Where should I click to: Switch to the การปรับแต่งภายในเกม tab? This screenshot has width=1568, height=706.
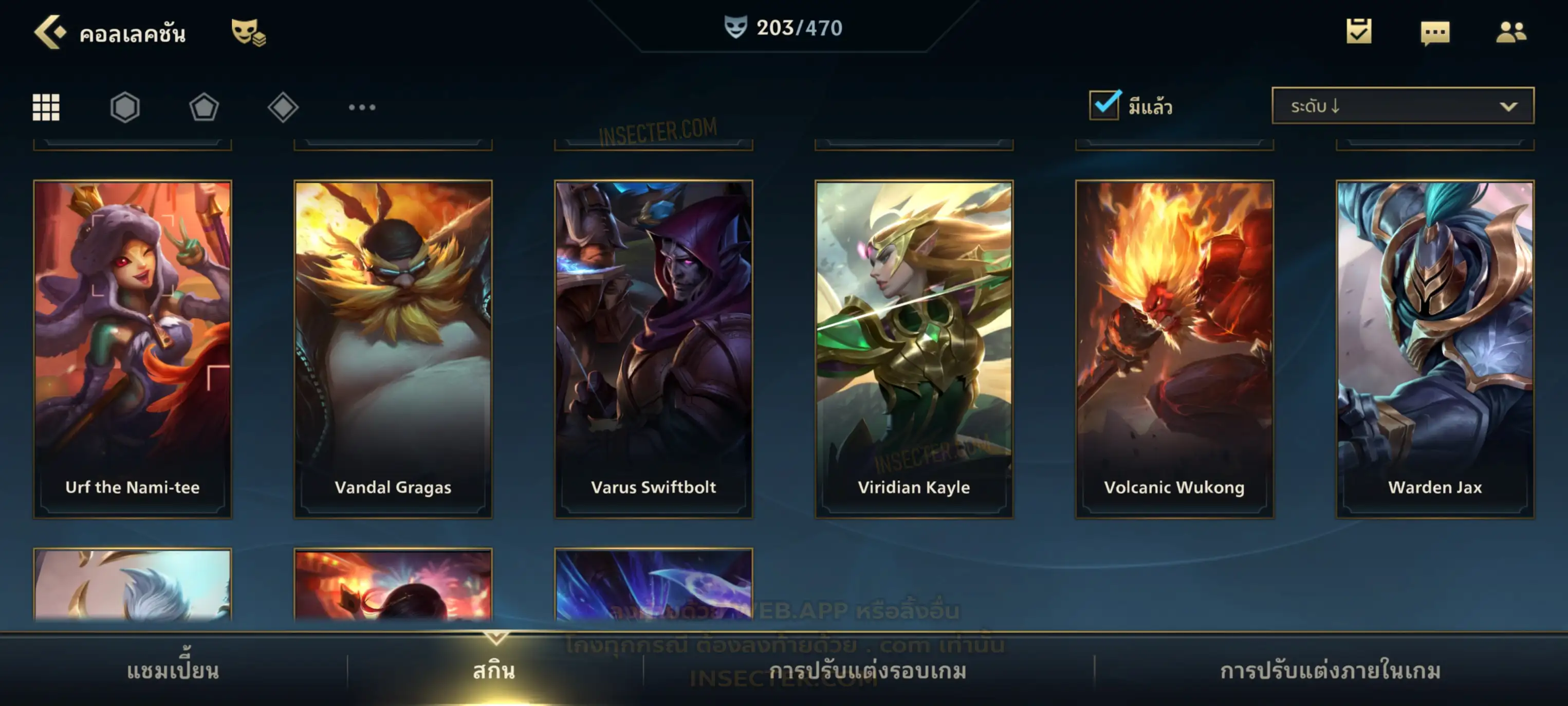coord(1330,671)
